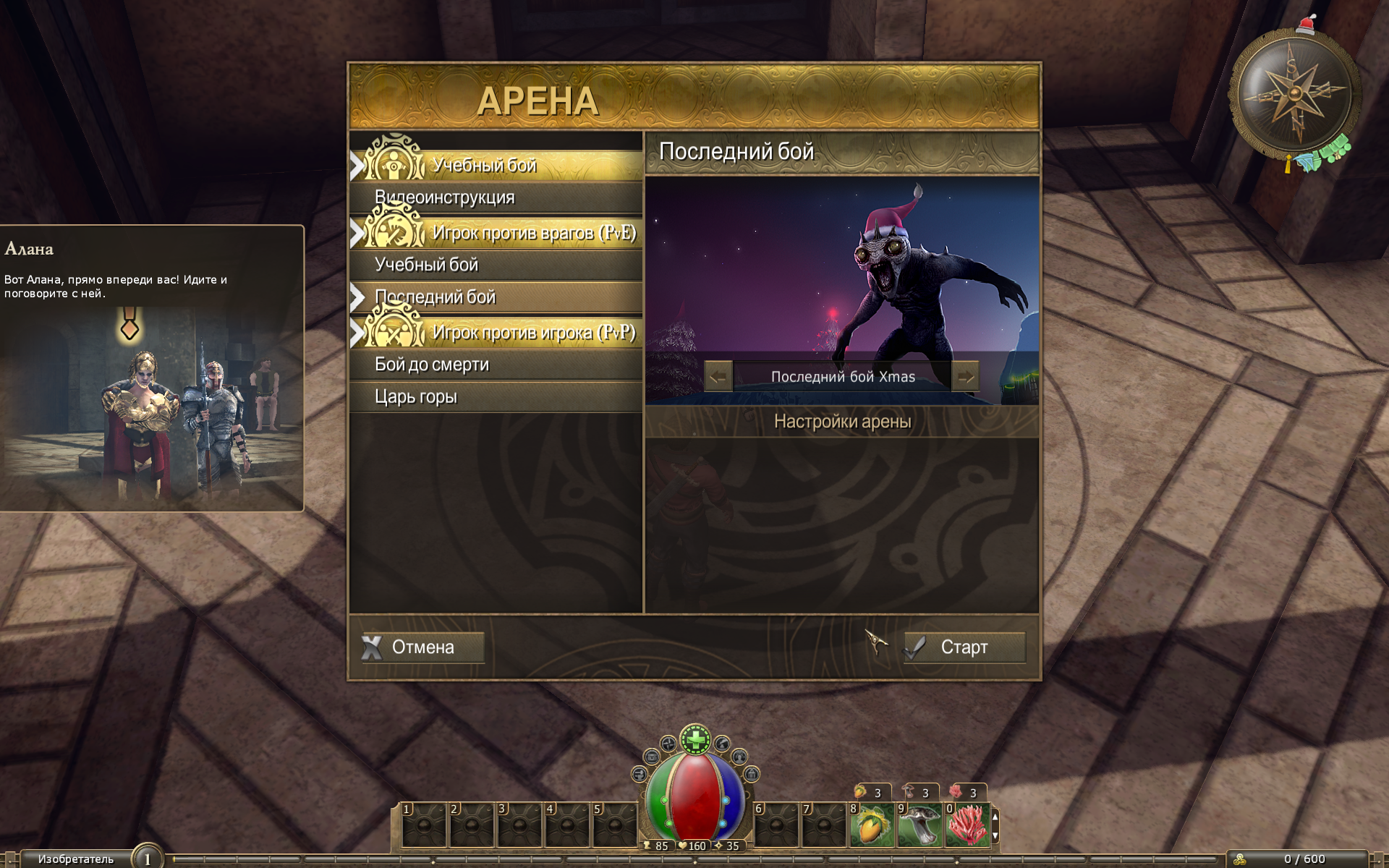Click the green plus icon above the orb
Screen dimensions: 1389x868
696,739
